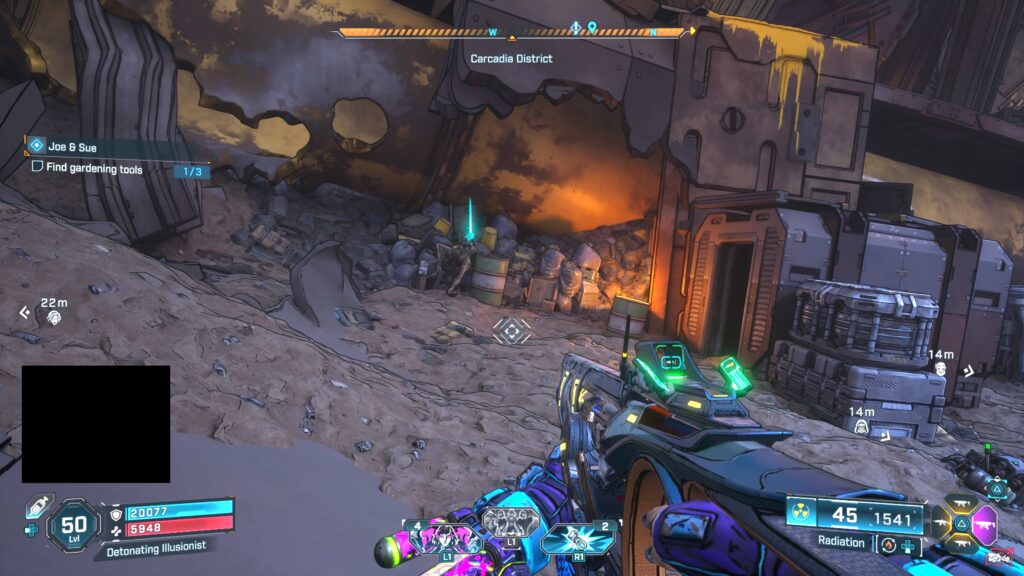Click the Radiation element icon
Viewport: 1024px width, 576px height.
click(x=799, y=514)
